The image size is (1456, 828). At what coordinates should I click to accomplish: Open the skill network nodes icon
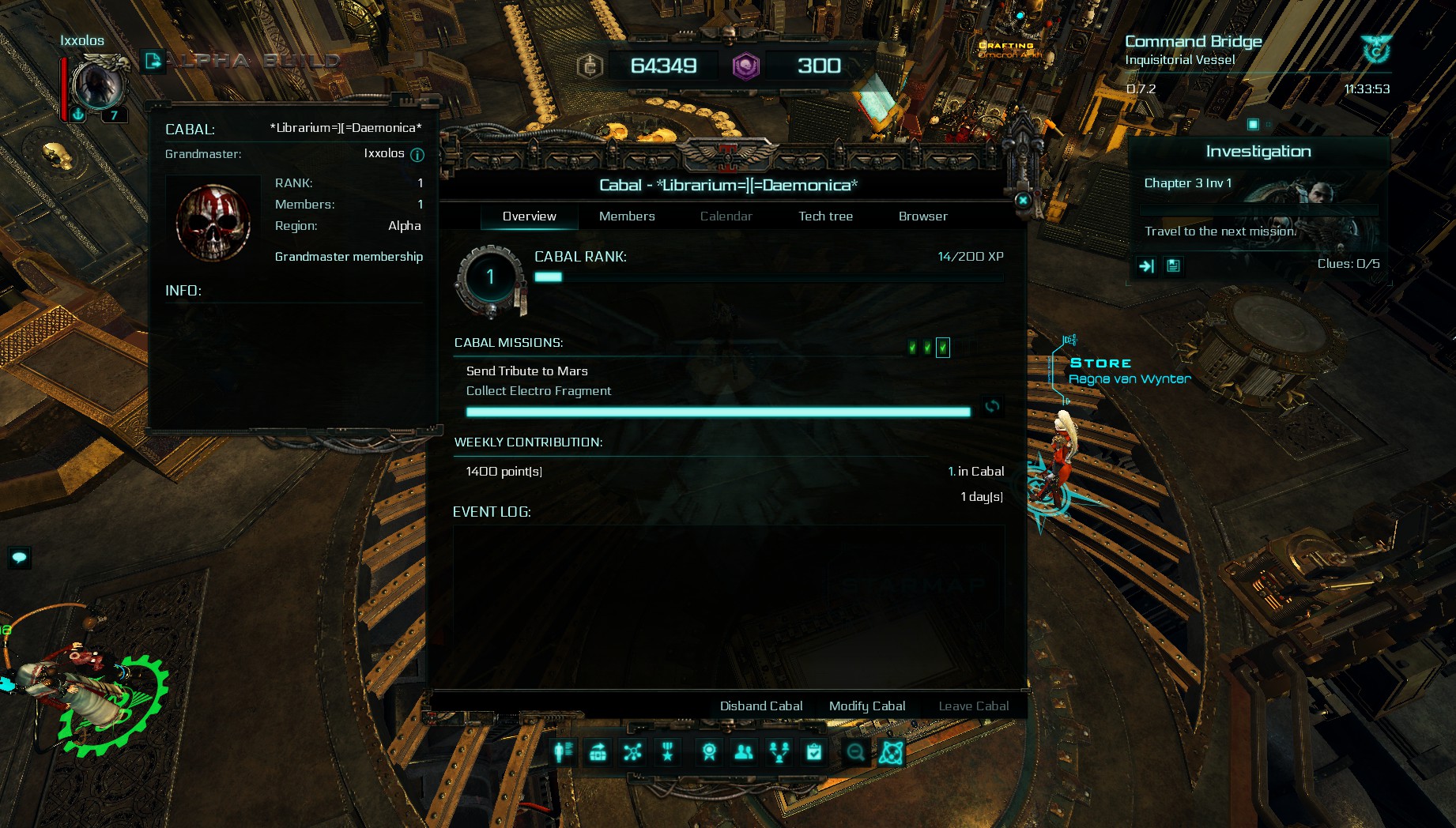pos(632,752)
